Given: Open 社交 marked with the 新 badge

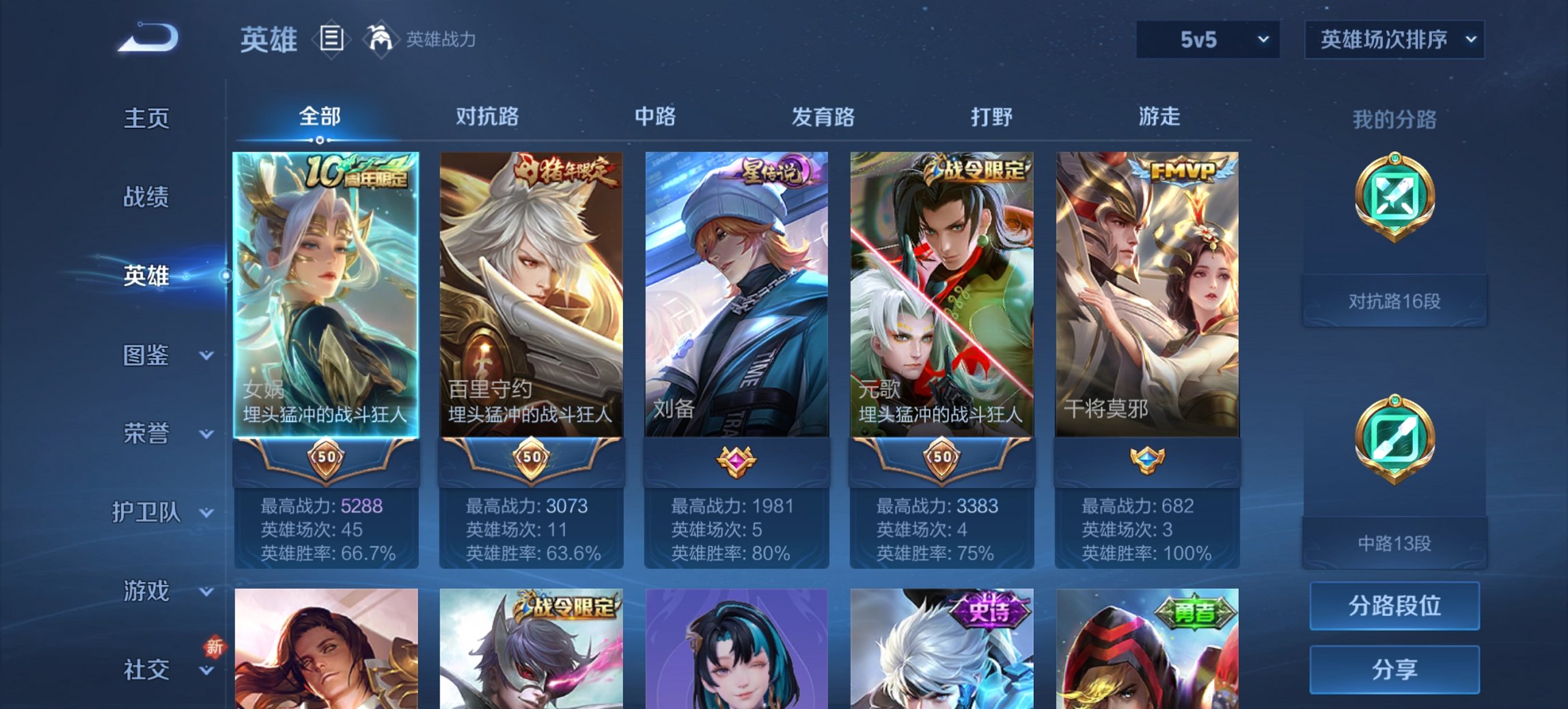Looking at the screenshot, I should click(148, 669).
